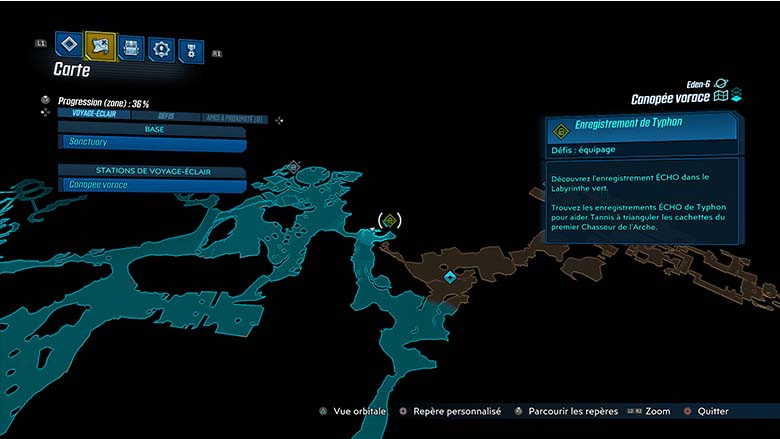Screen dimensions: 780x439
Task: Select the Canopée vorace fast-travel station
Action: [x=152, y=185]
